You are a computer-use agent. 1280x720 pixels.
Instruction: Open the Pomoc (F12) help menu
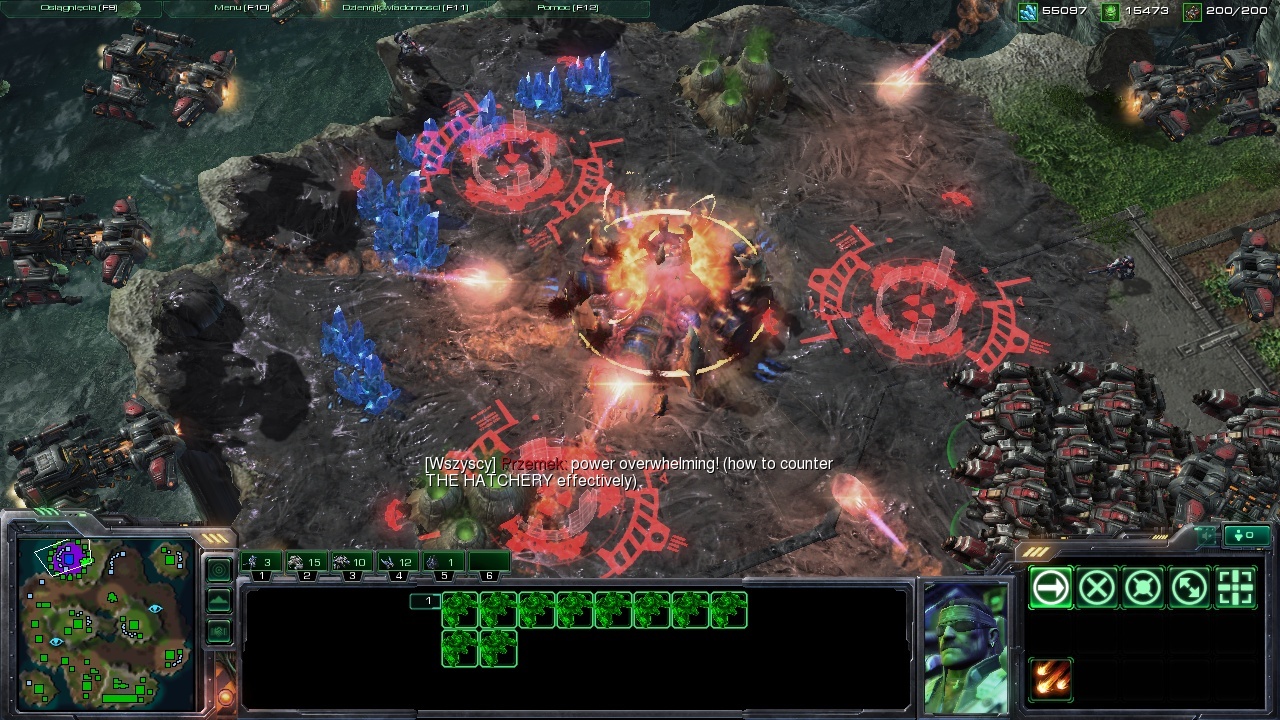pos(565,8)
